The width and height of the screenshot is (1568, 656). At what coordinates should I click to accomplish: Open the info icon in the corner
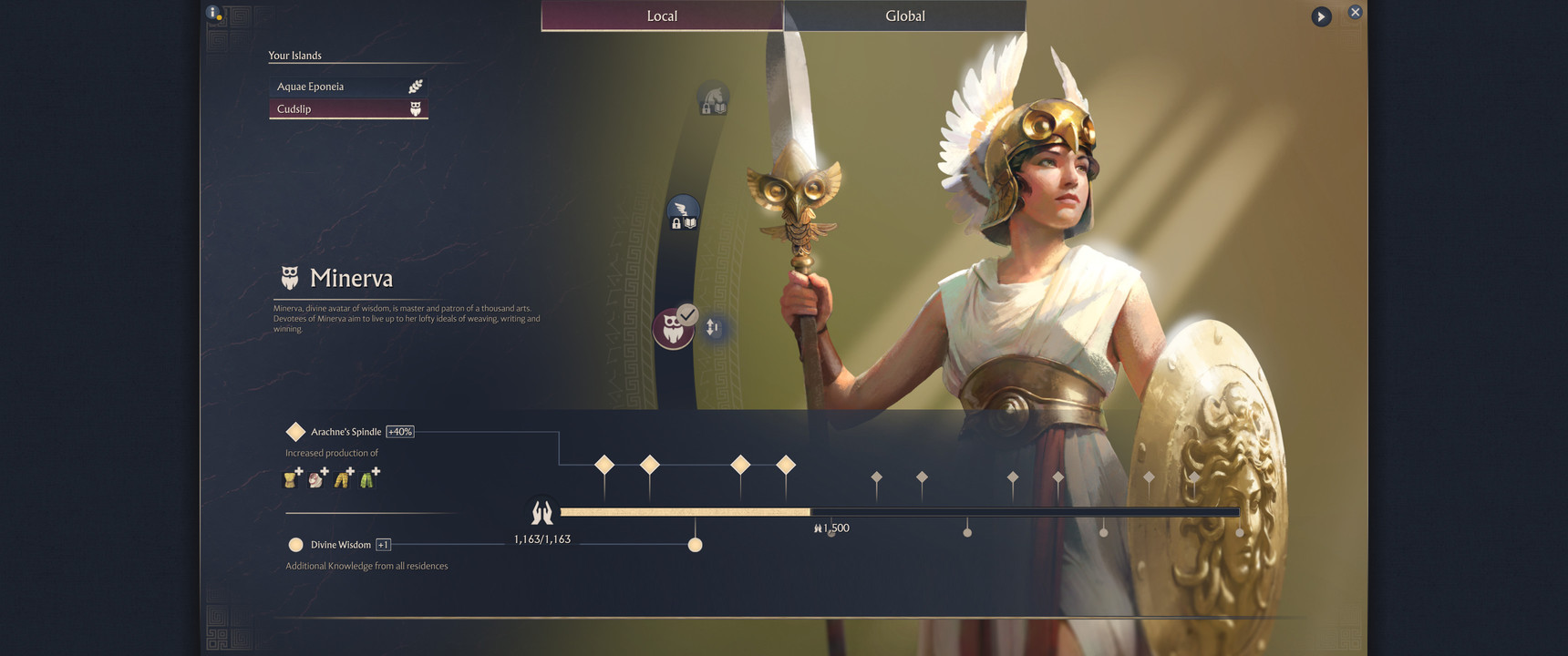tap(213, 13)
